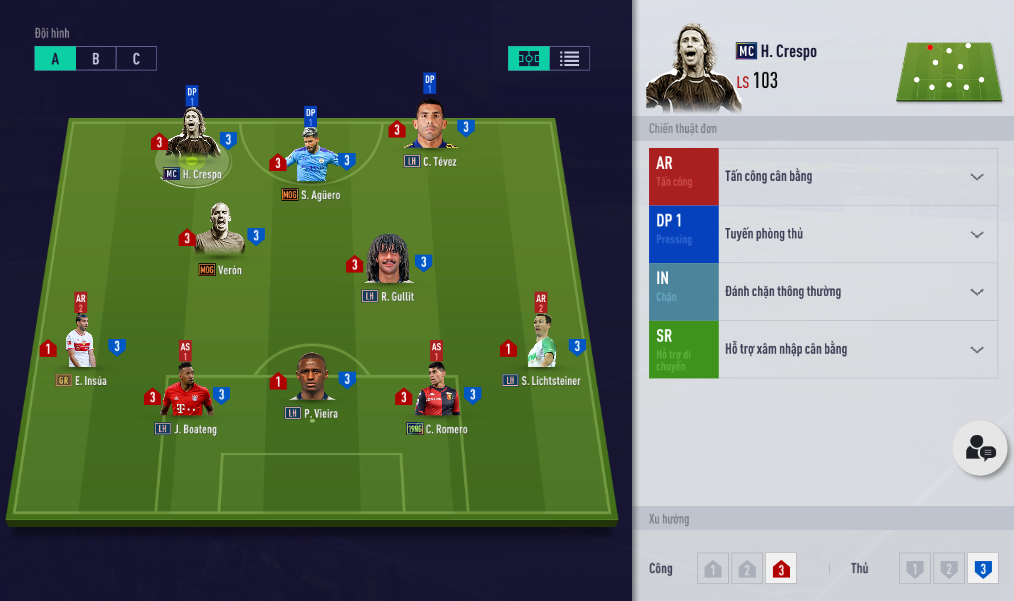Open the IN Chặn dropdown
1014x601 pixels.
tap(977, 292)
